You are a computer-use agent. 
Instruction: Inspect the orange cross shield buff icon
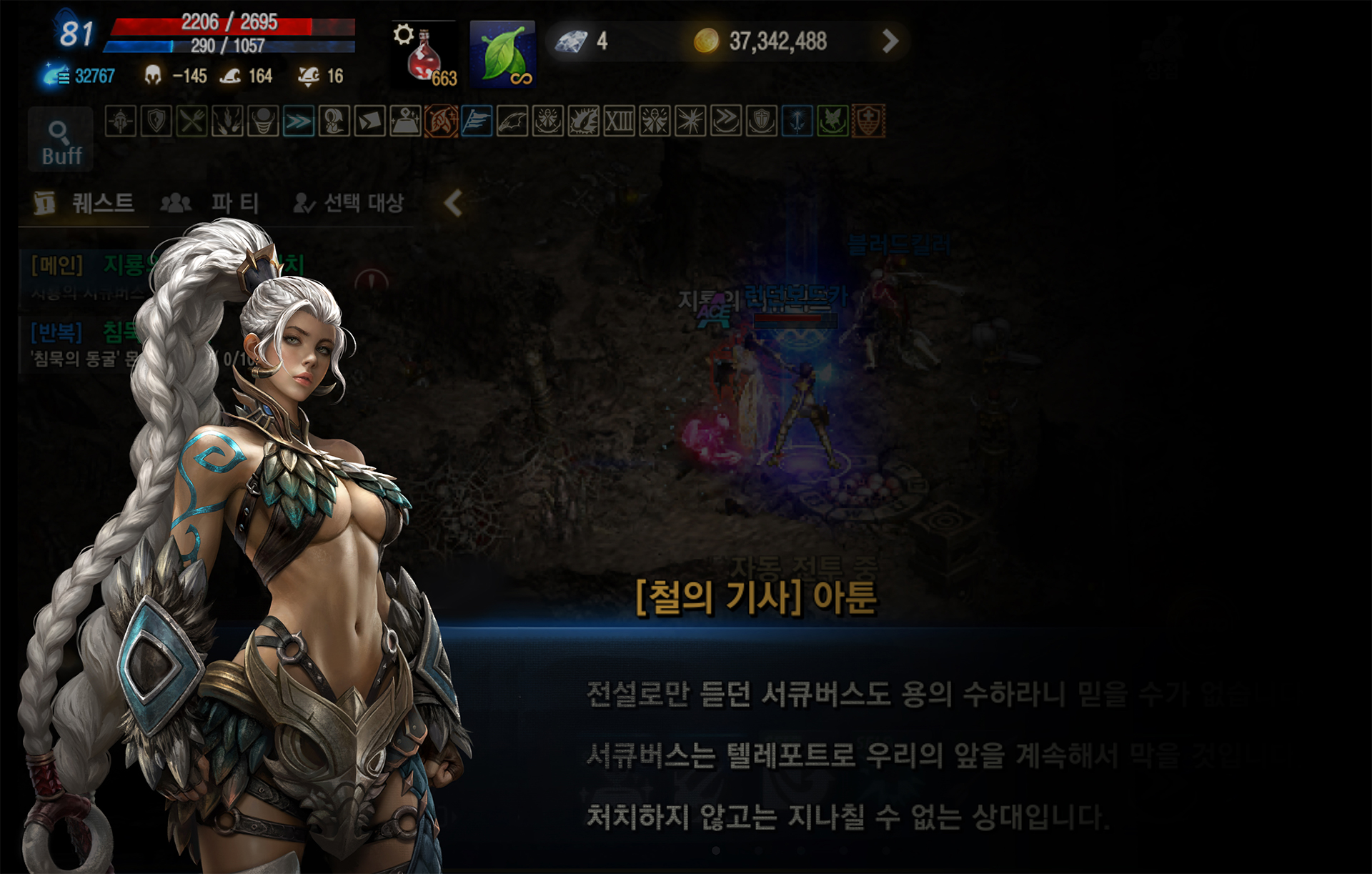tap(868, 121)
